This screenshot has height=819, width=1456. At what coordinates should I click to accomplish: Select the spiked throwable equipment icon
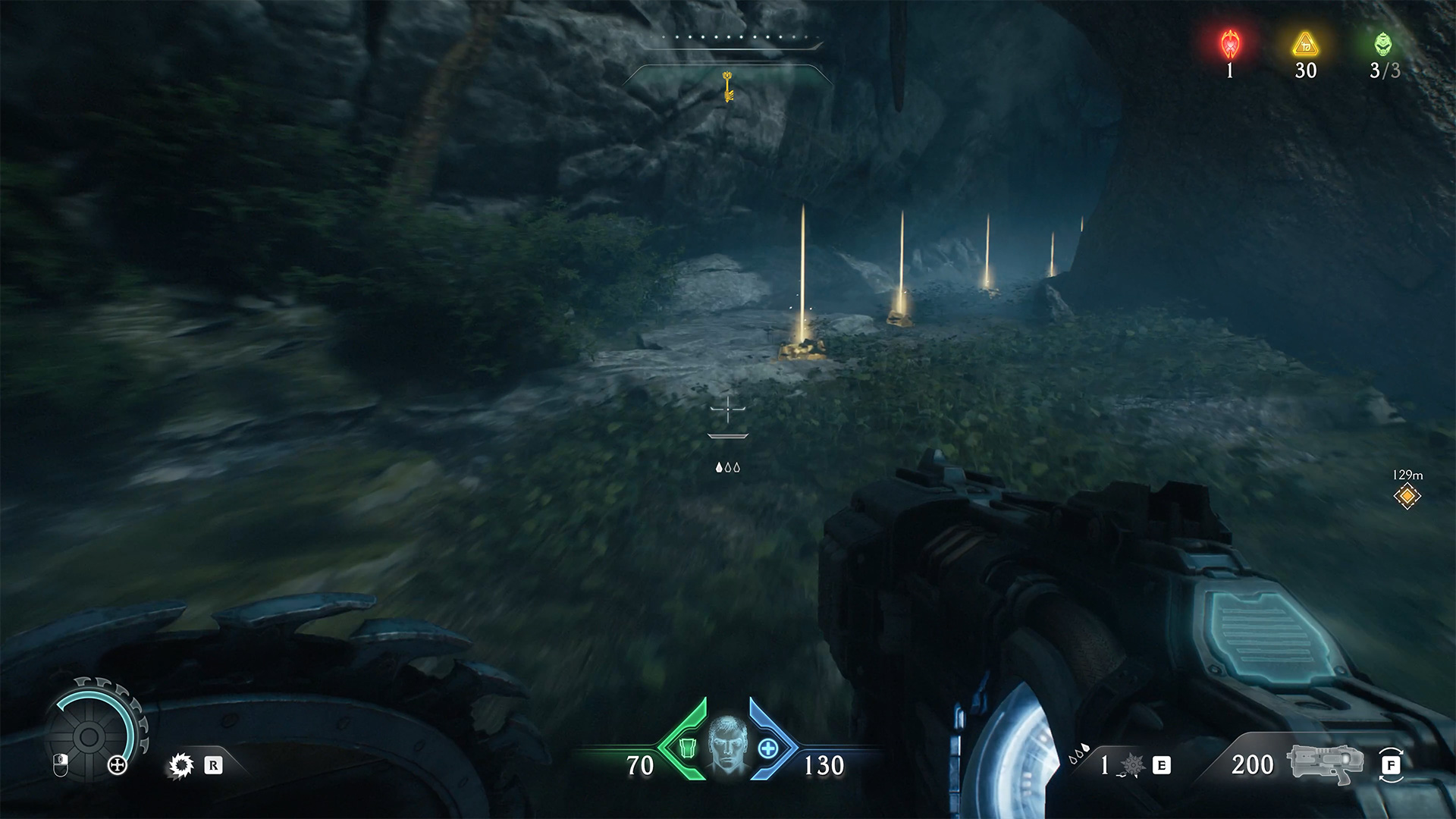[x=1131, y=766]
